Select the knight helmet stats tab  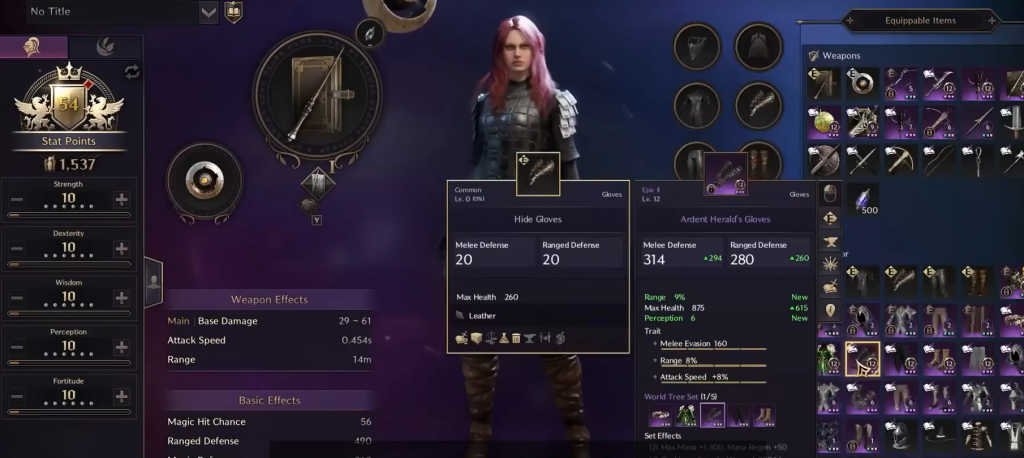[x=33, y=46]
